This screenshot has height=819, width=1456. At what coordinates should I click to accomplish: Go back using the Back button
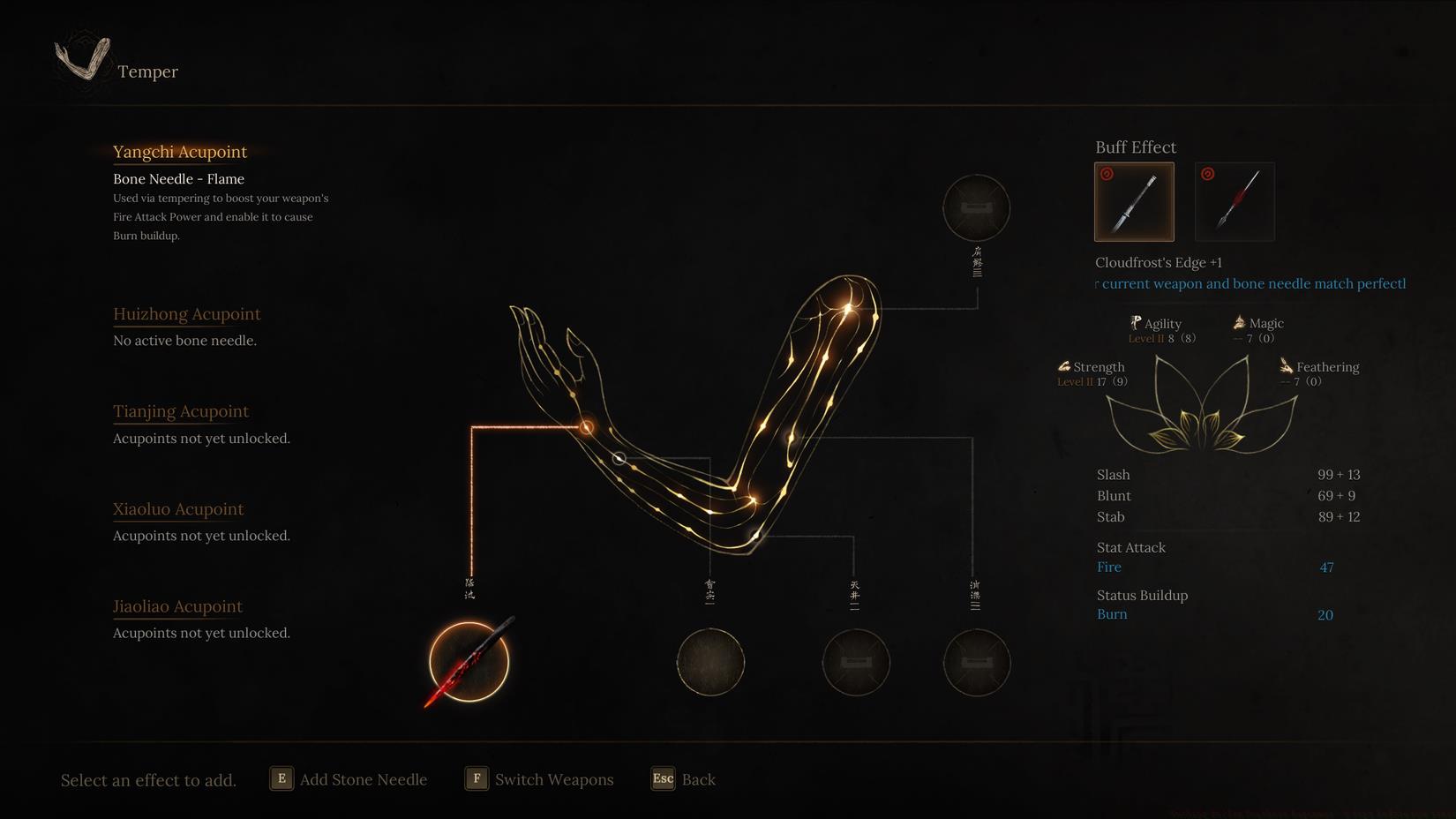point(684,779)
